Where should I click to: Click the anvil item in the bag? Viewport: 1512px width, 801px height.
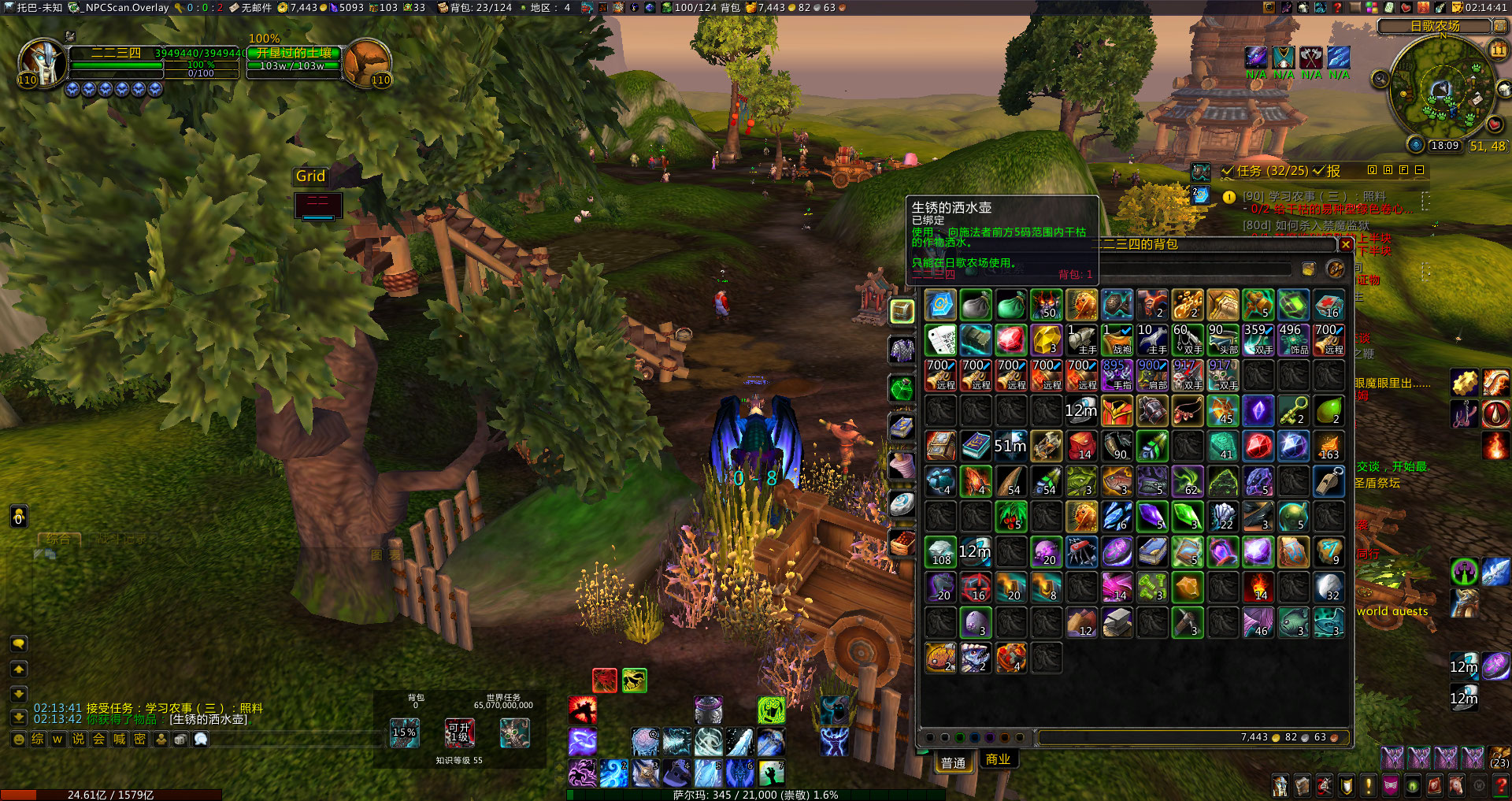(1117, 622)
